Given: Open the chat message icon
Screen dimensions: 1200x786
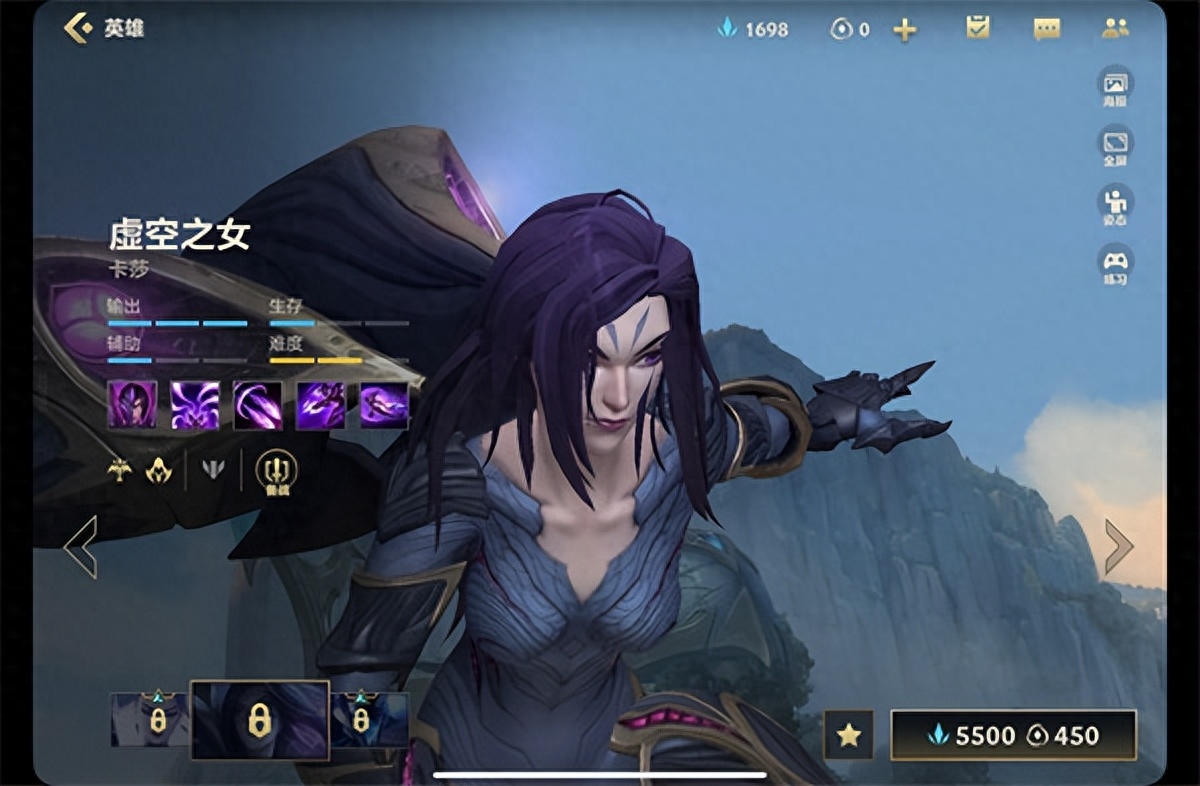Looking at the screenshot, I should (x=1046, y=29).
